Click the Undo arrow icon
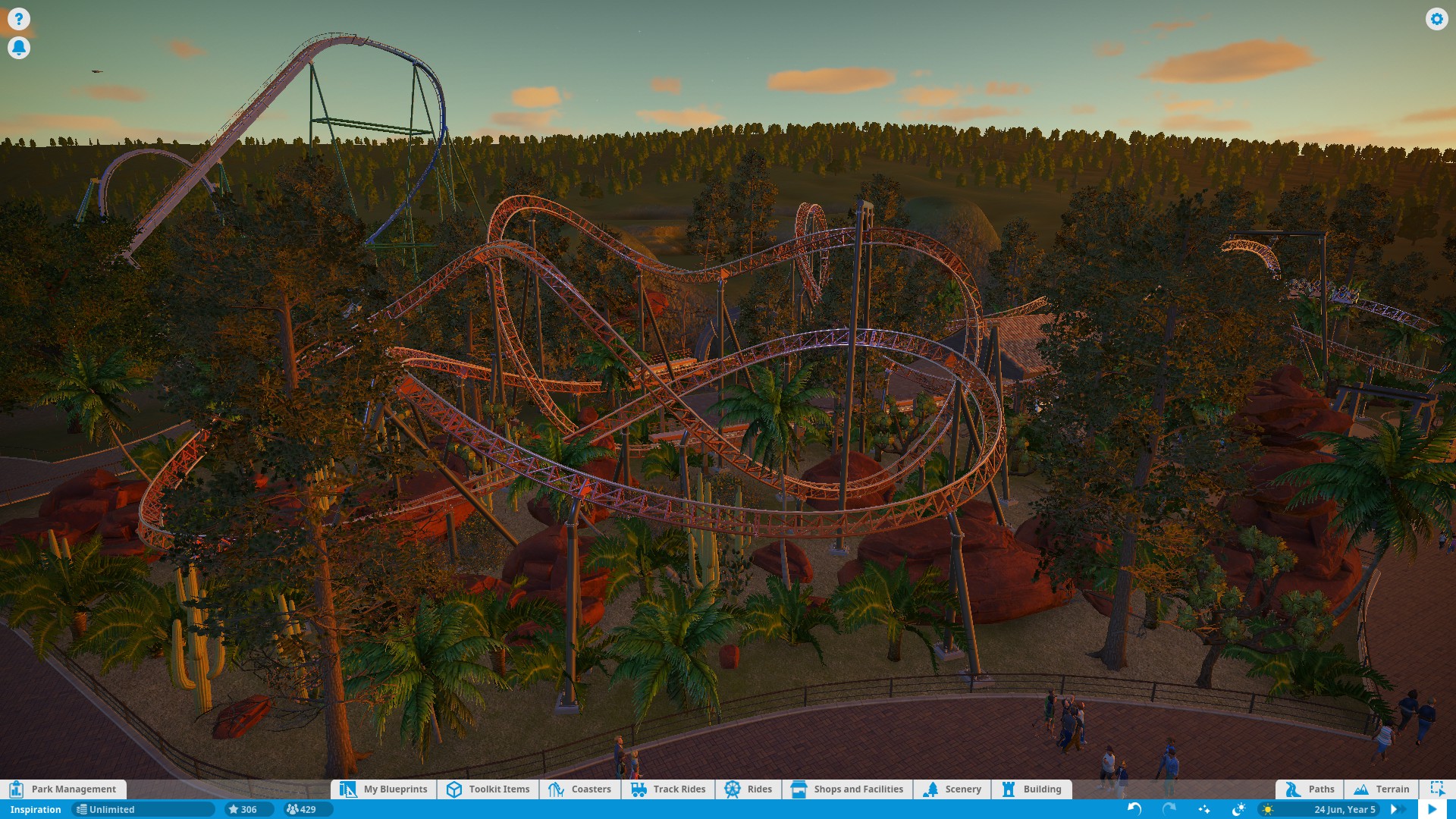This screenshot has width=1456, height=819. [1134, 809]
